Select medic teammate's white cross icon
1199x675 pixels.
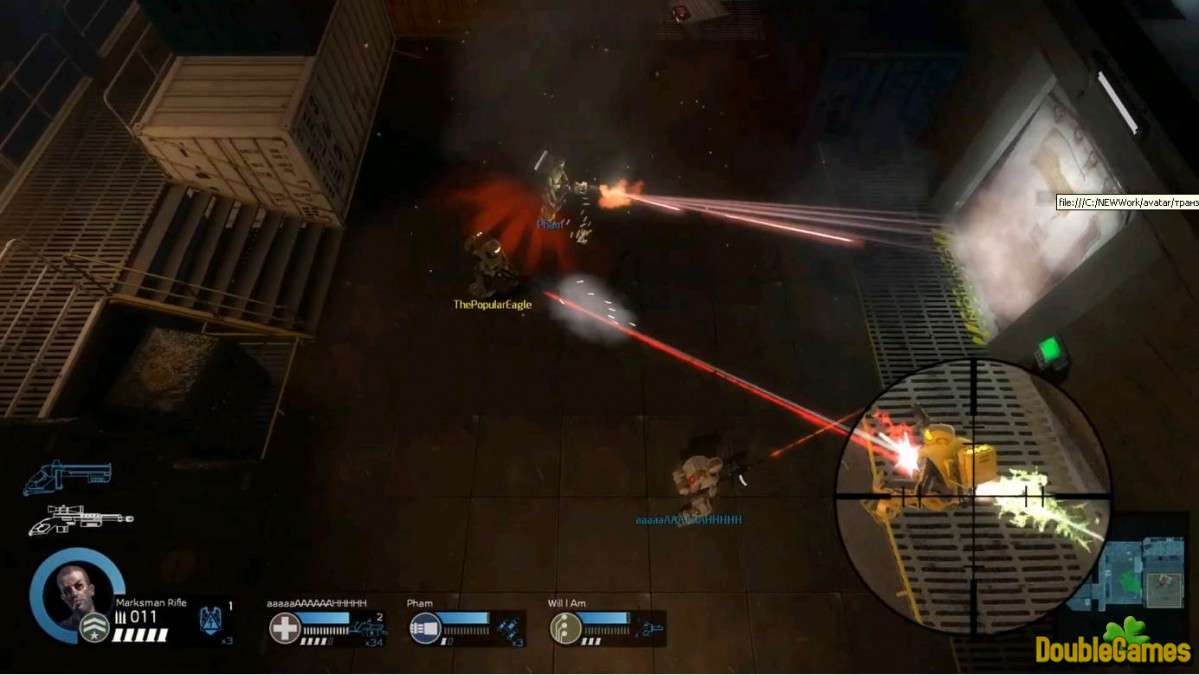(x=285, y=627)
